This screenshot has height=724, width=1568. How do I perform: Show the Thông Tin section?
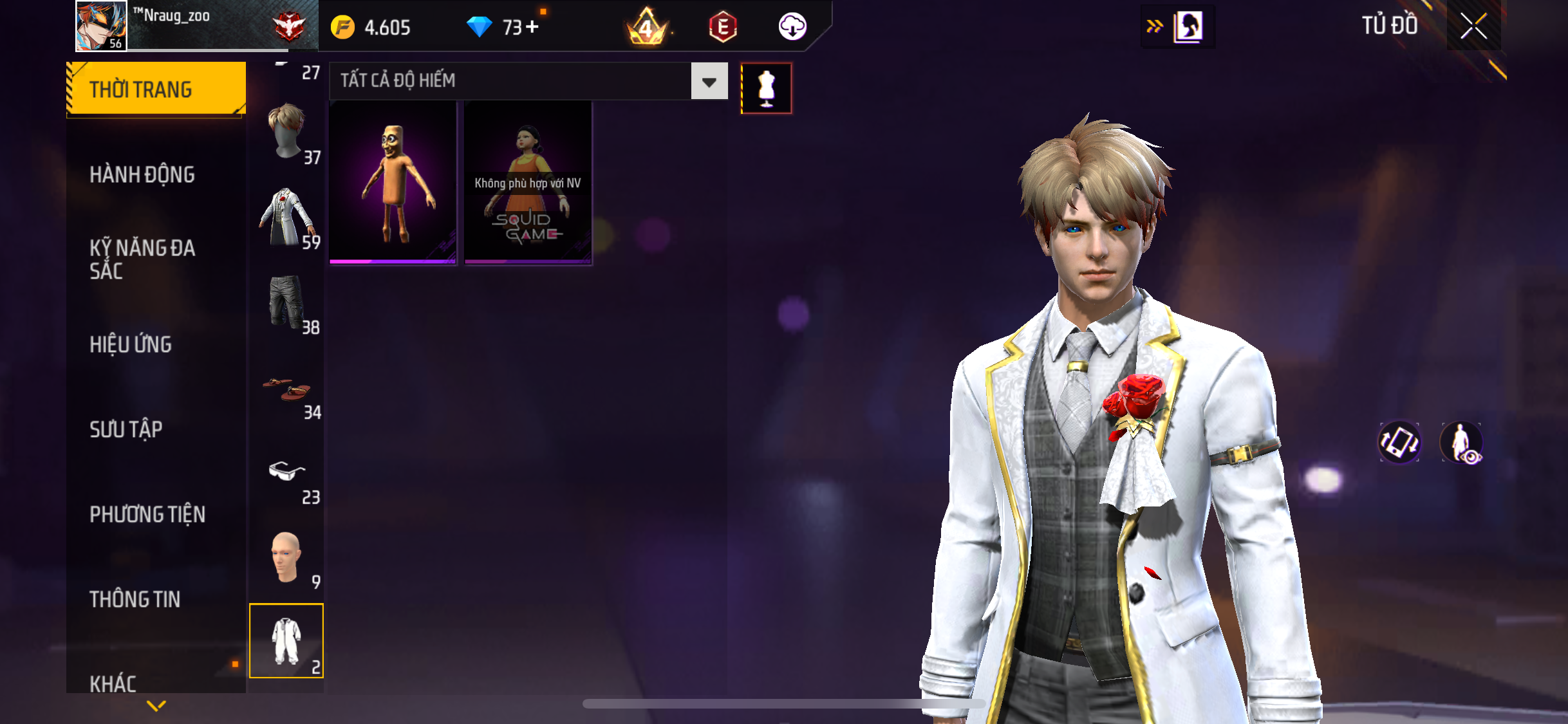coord(135,599)
